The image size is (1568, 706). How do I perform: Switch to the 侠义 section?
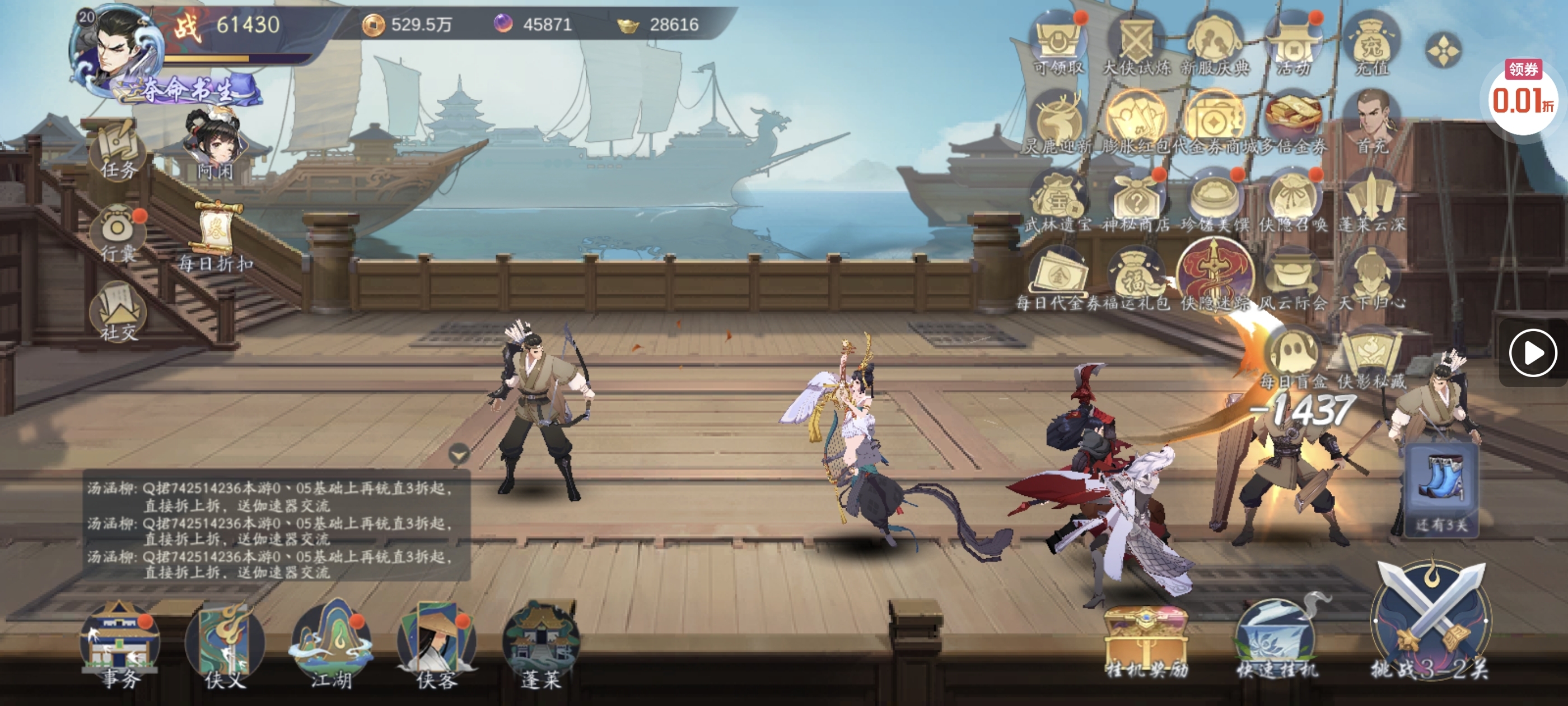225,643
